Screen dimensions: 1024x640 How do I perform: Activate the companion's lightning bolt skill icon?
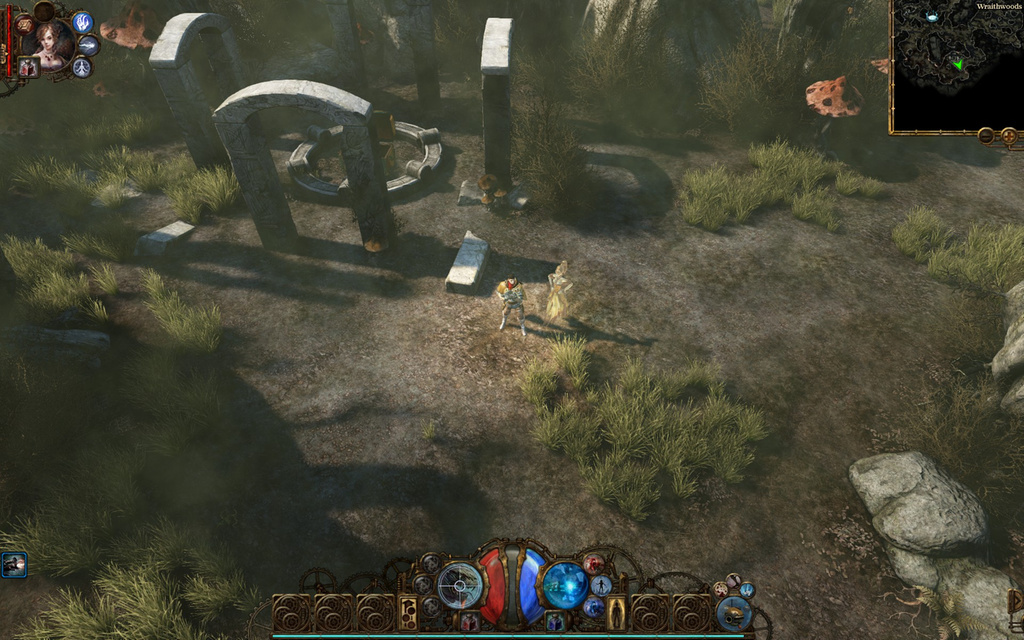pyautogui.click(x=88, y=46)
